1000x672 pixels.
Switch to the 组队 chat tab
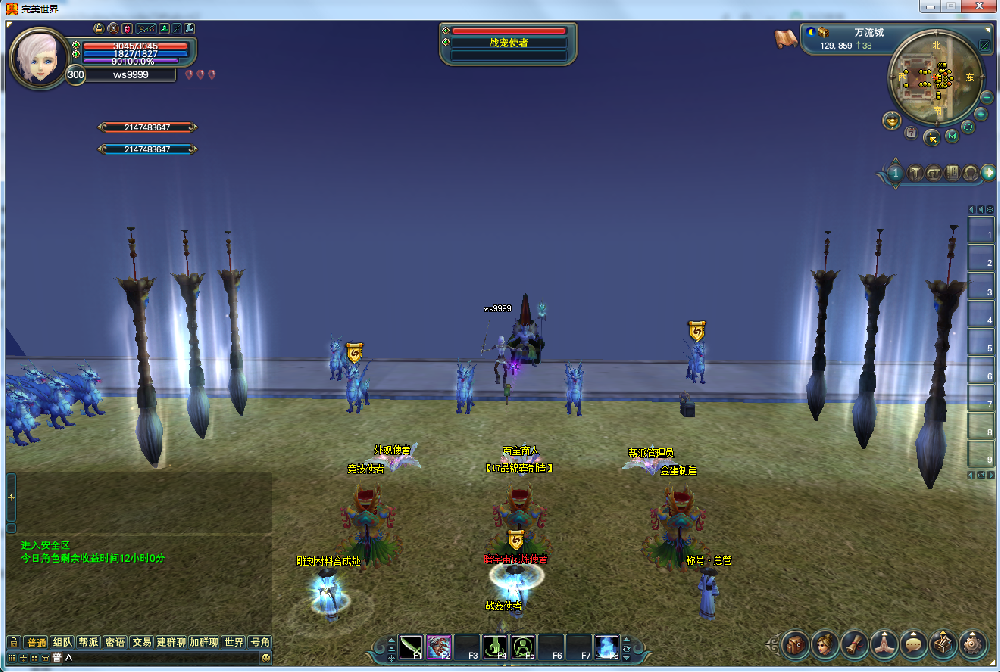62,642
